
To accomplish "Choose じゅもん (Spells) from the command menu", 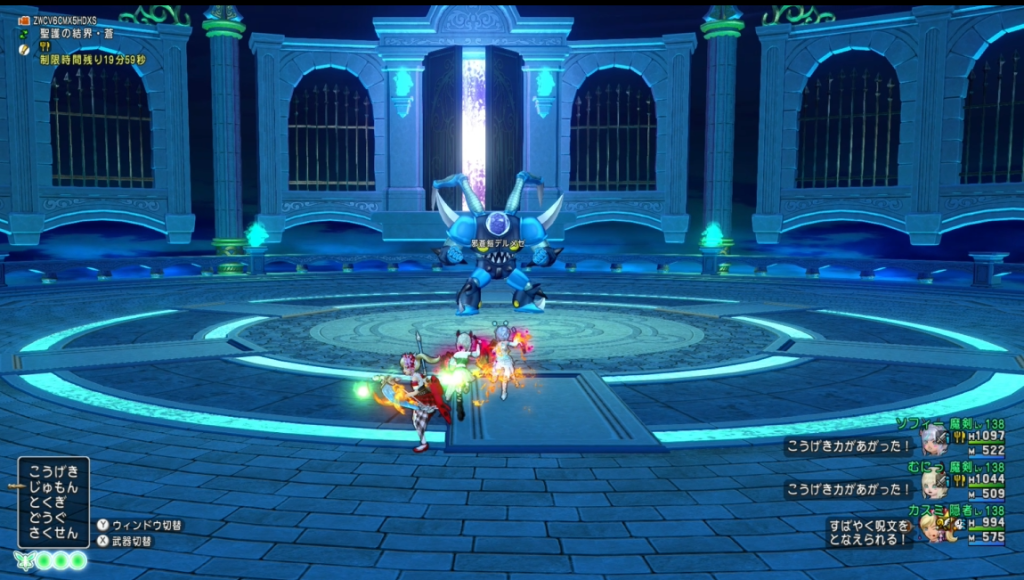I will [54, 487].
